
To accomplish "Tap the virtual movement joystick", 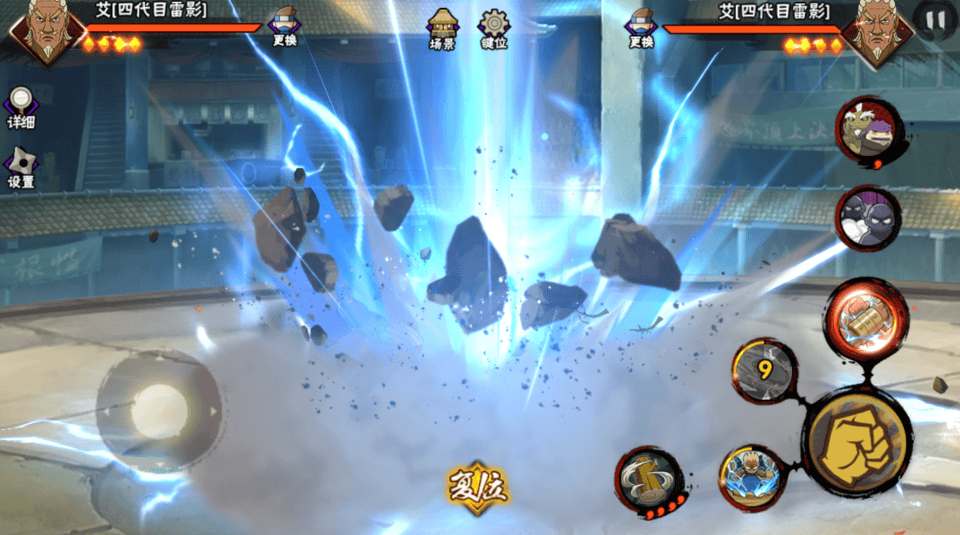I will [x=159, y=410].
